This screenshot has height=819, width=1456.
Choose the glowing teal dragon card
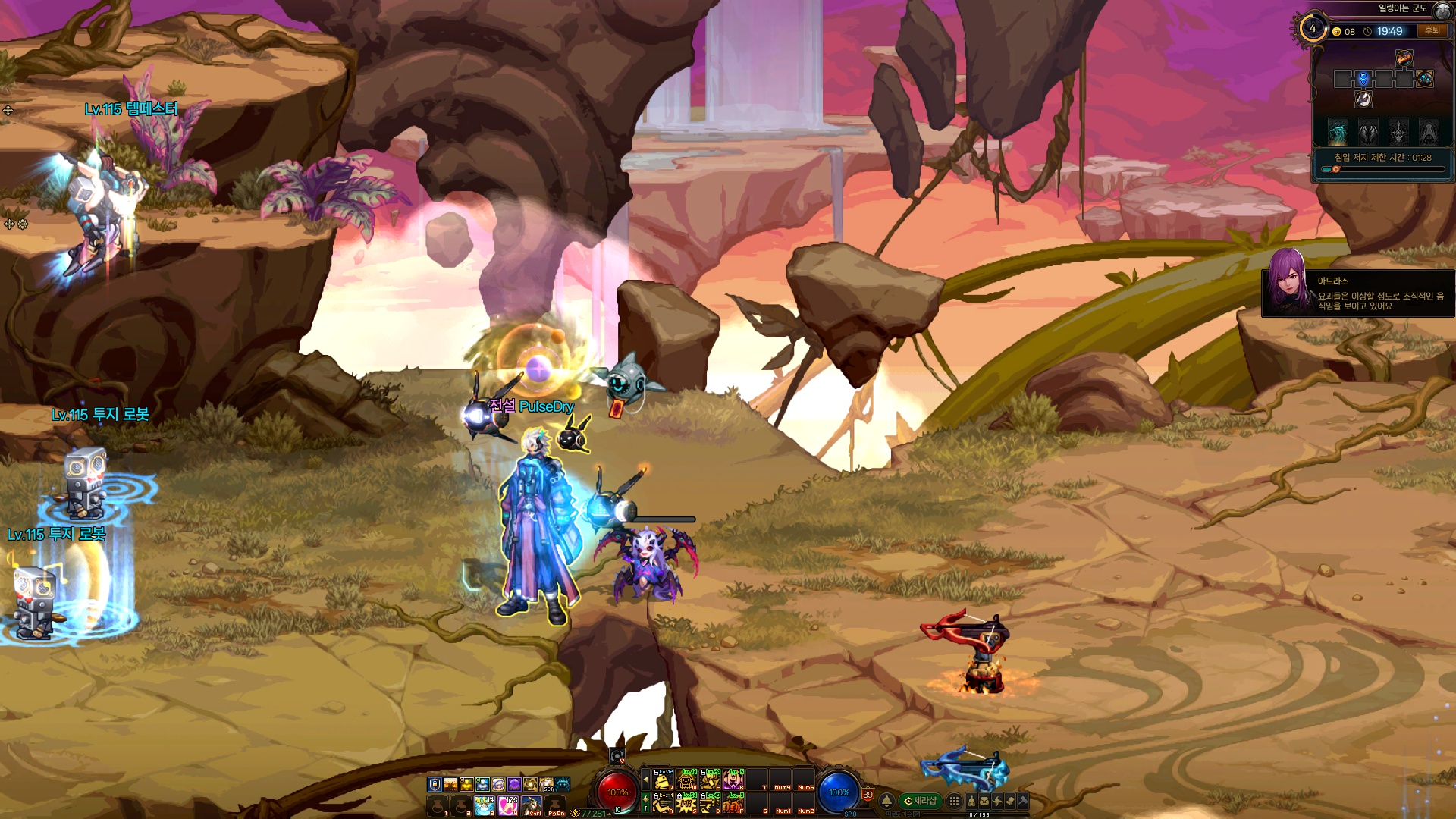tap(1338, 132)
